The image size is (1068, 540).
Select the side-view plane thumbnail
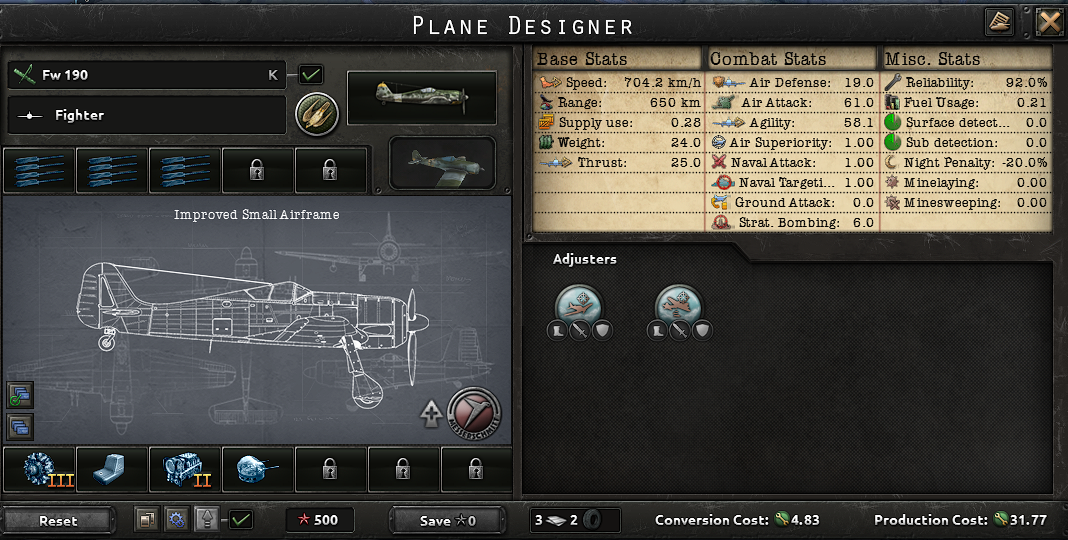[x=421, y=97]
